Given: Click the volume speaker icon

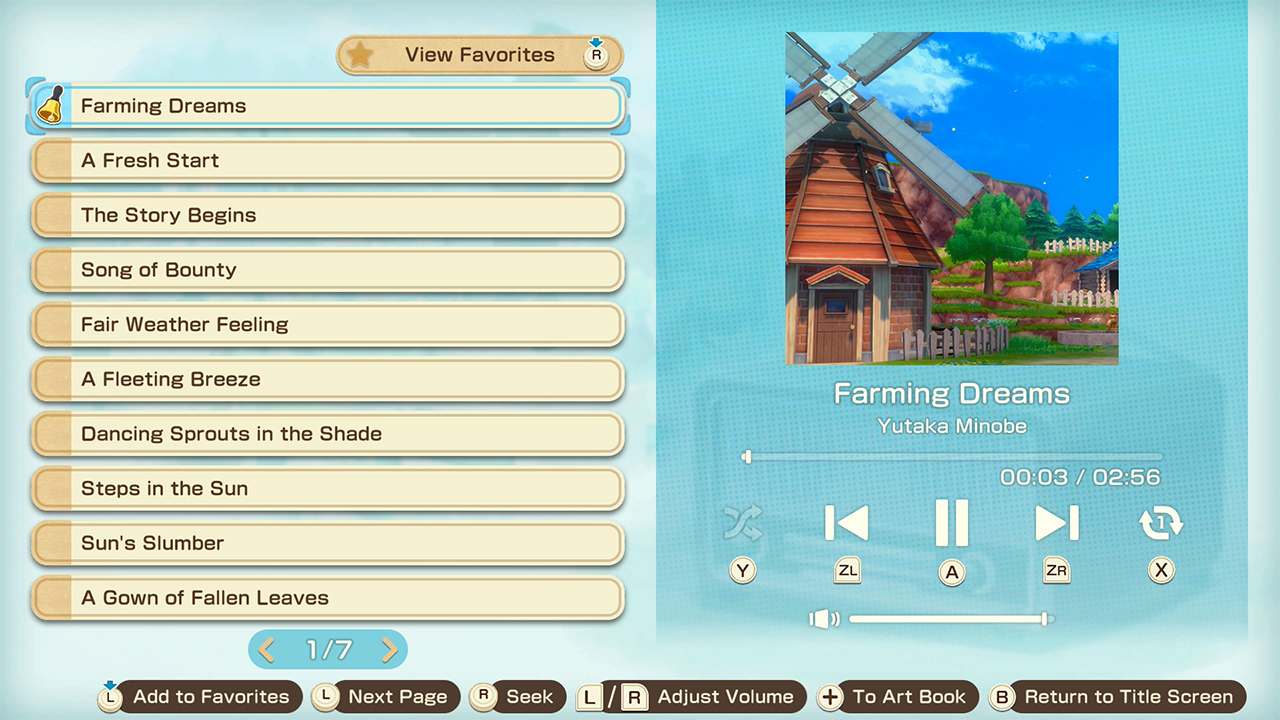Looking at the screenshot, I should click(822, 619).
